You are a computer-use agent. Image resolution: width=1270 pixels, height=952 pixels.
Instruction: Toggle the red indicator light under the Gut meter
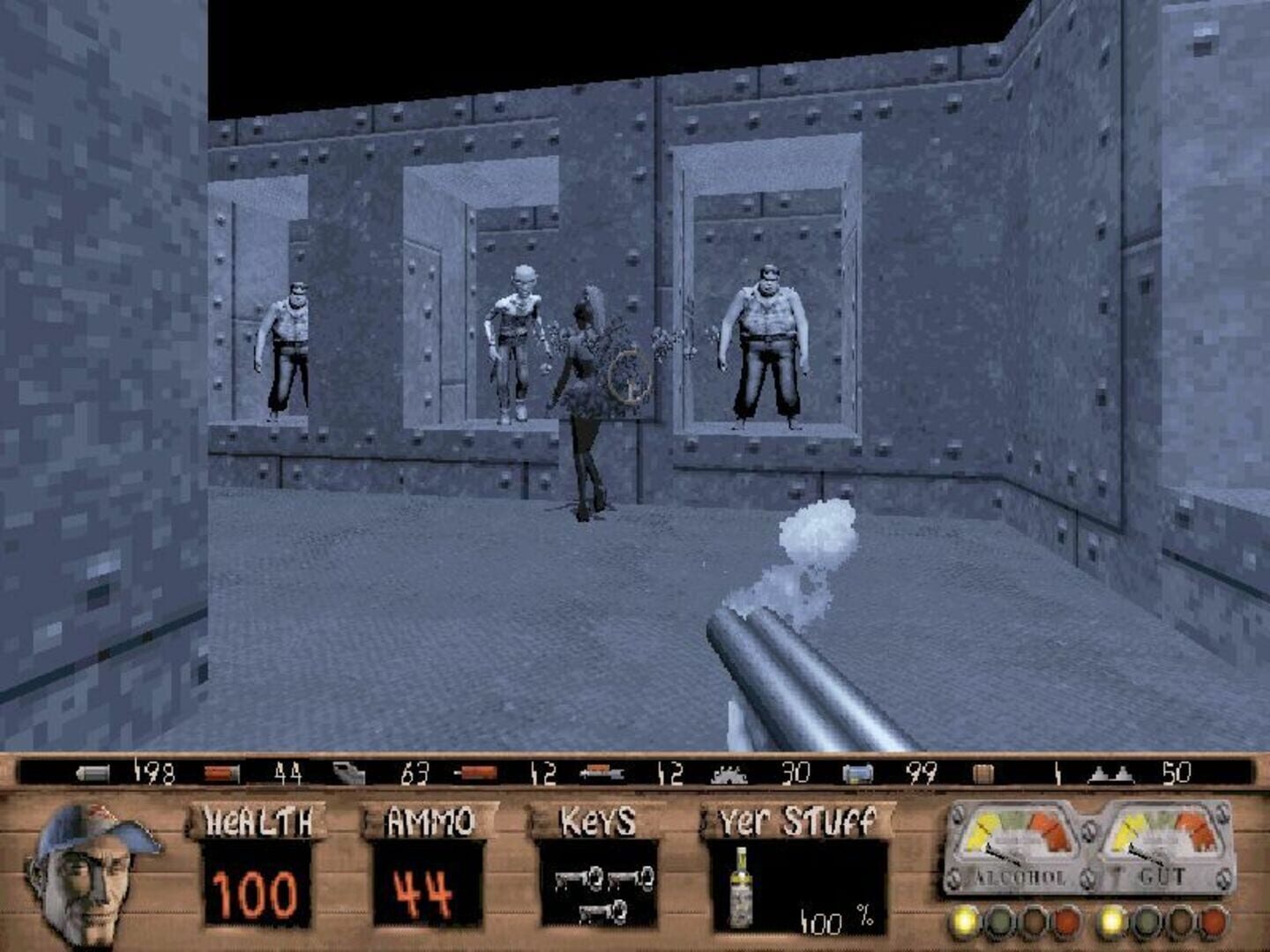(1213, 921)
